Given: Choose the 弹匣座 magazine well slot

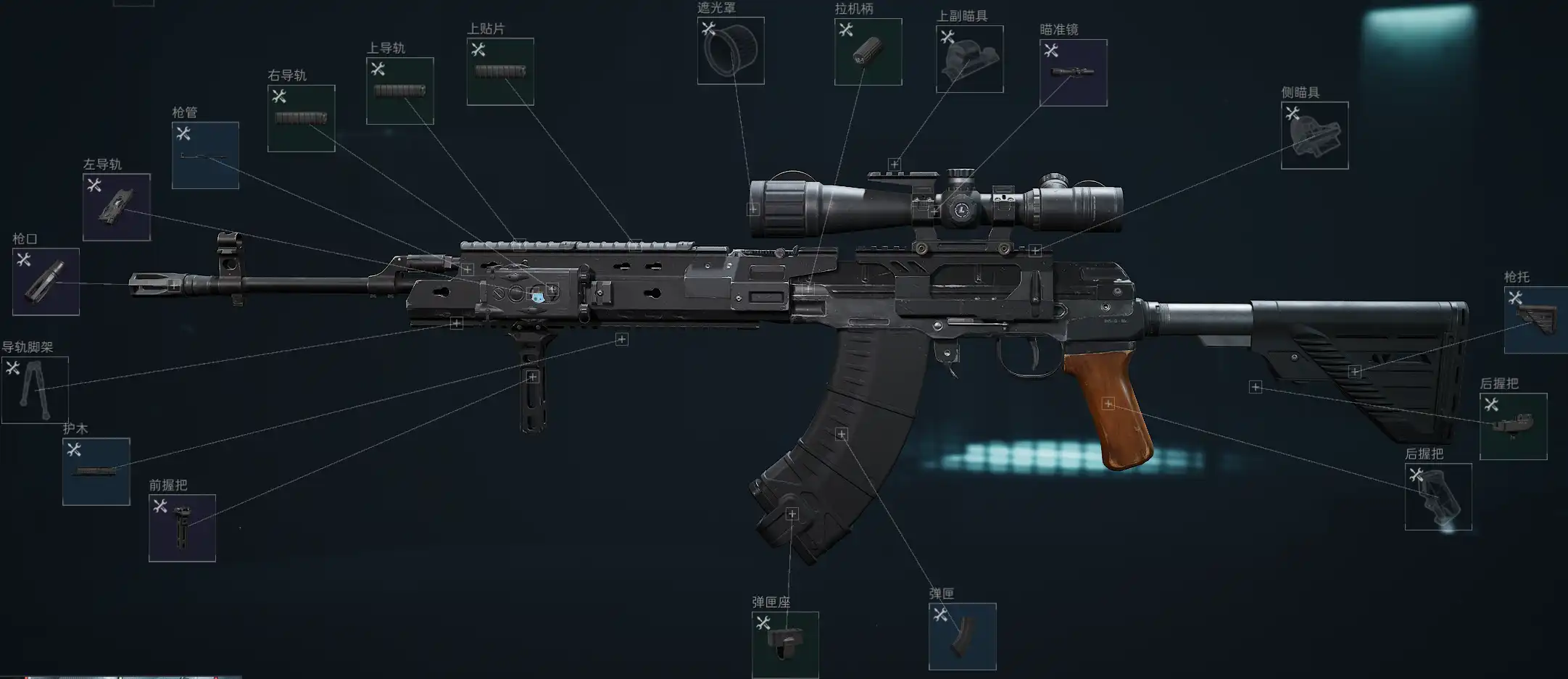Looking at the screenshot, I should coord(785,644).
